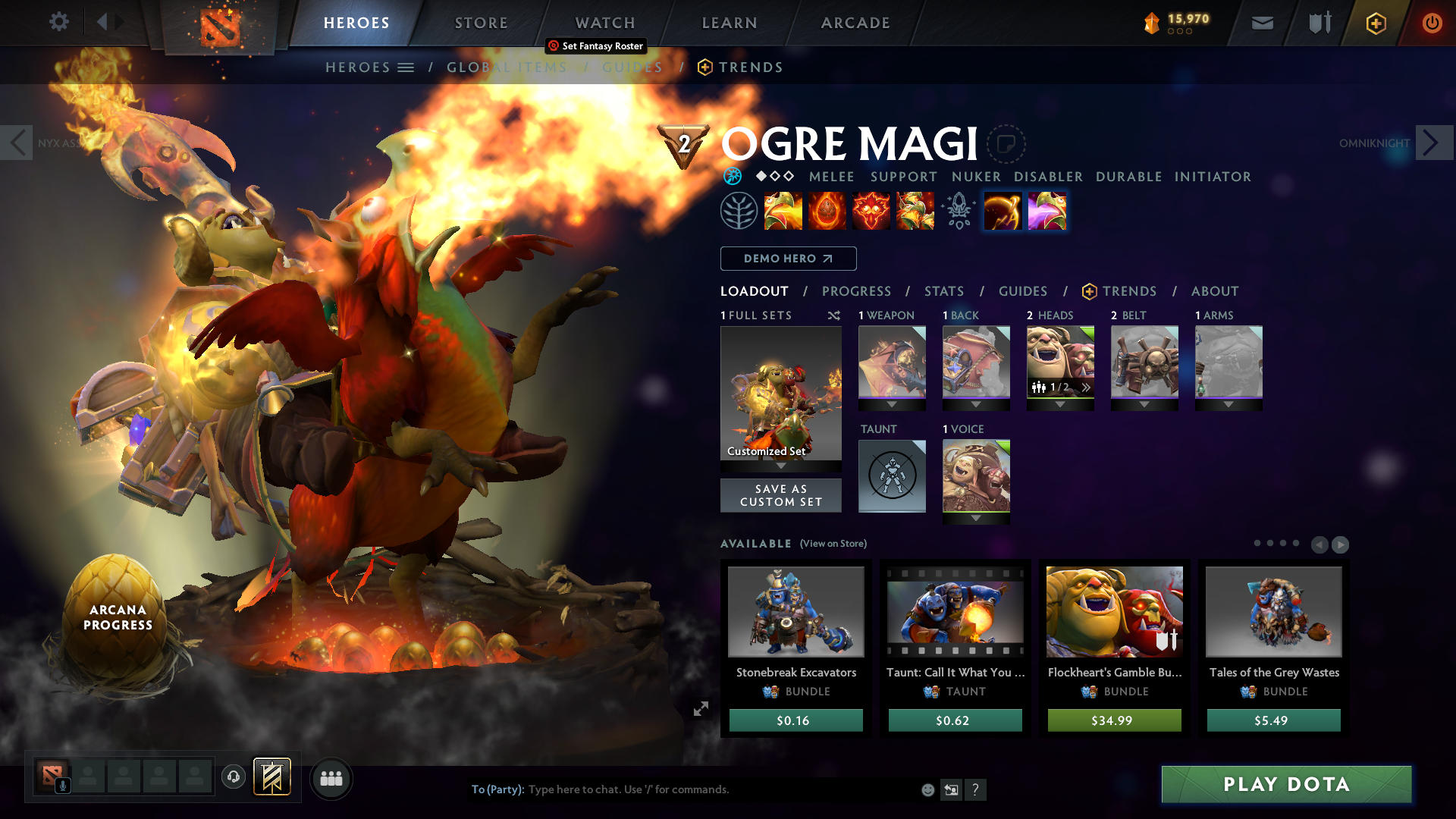Toggle microphone mute on your party slot

[x=62, y=784]
